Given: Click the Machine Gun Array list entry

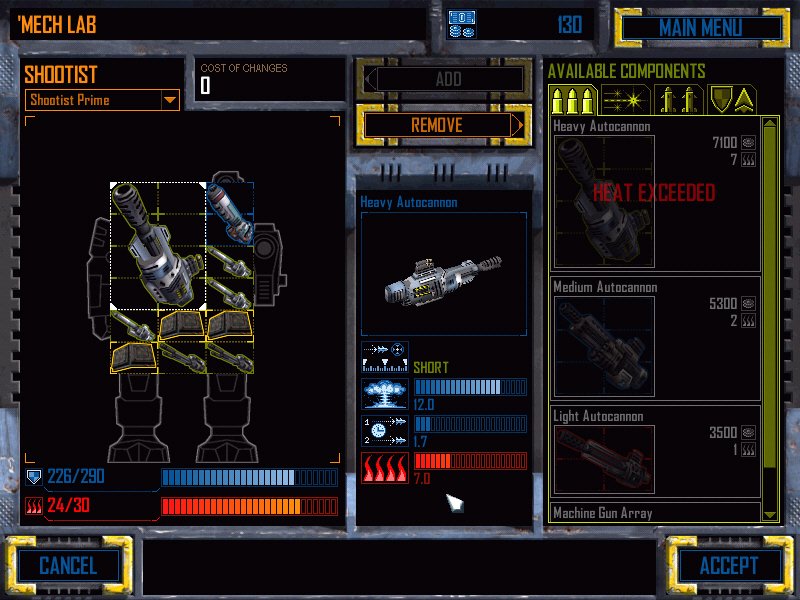Looking at the screenshot, I should click(655, 513).
